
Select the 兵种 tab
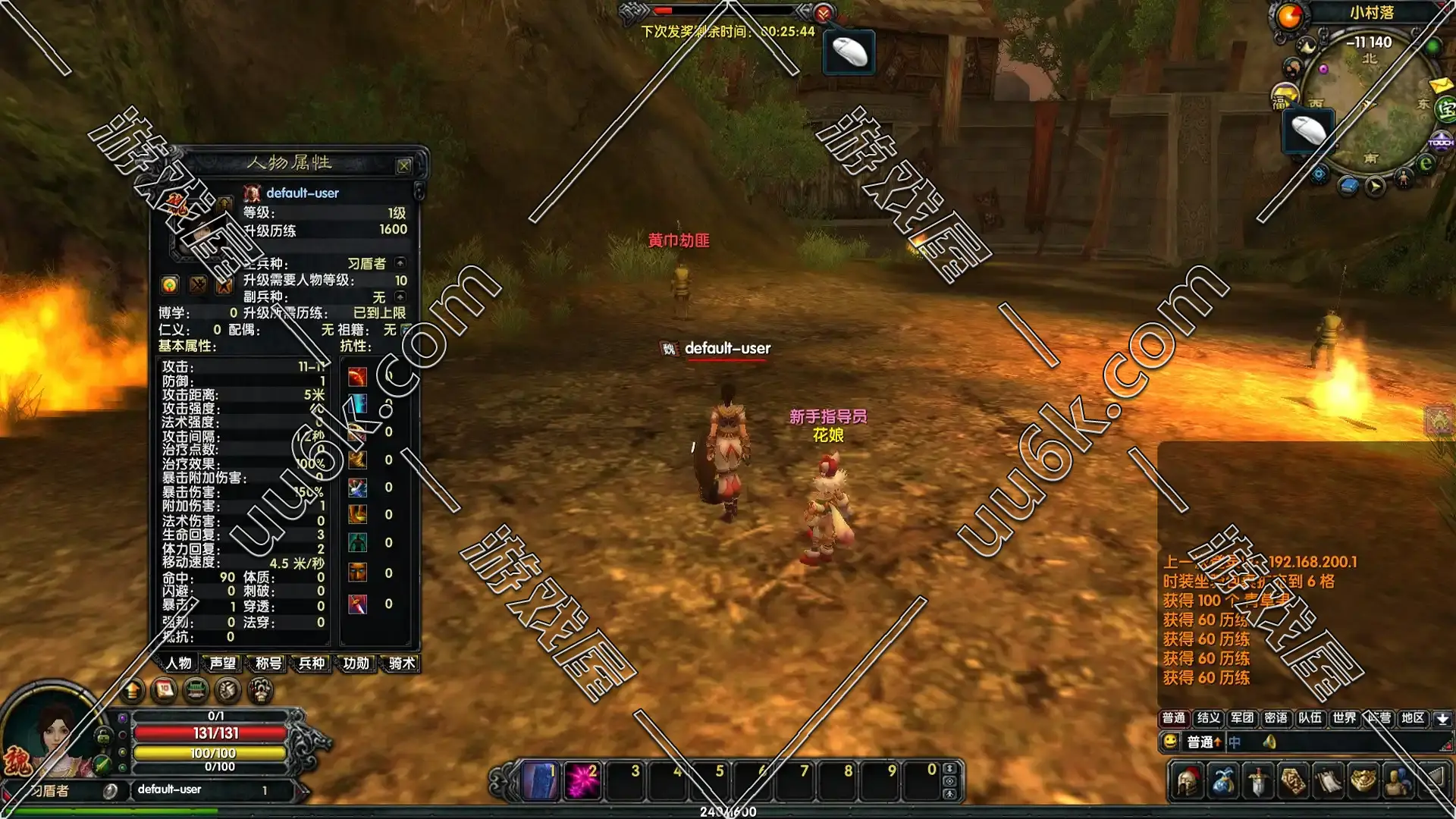(312, 664)
